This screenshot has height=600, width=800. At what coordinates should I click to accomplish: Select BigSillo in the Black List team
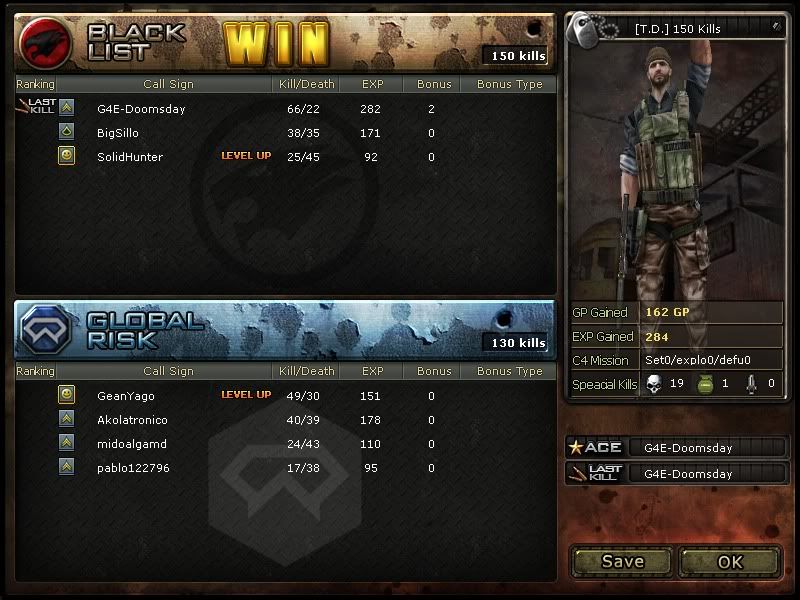[x=118, y=133]
